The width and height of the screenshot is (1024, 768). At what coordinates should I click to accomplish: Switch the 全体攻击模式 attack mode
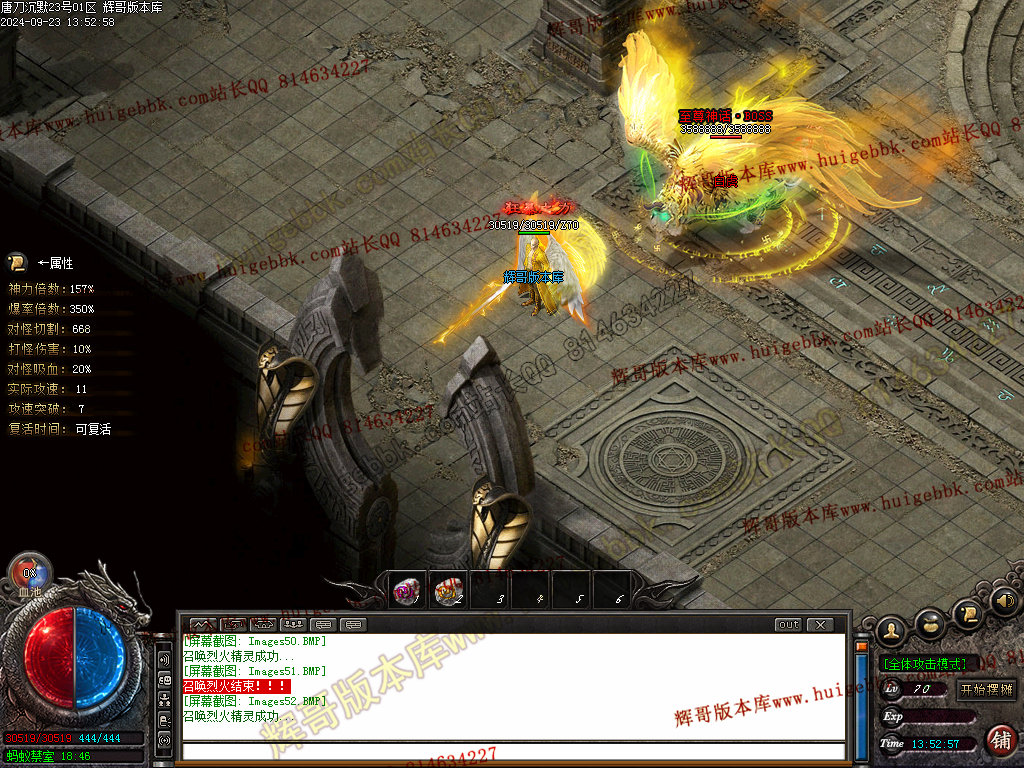point(924,664)
